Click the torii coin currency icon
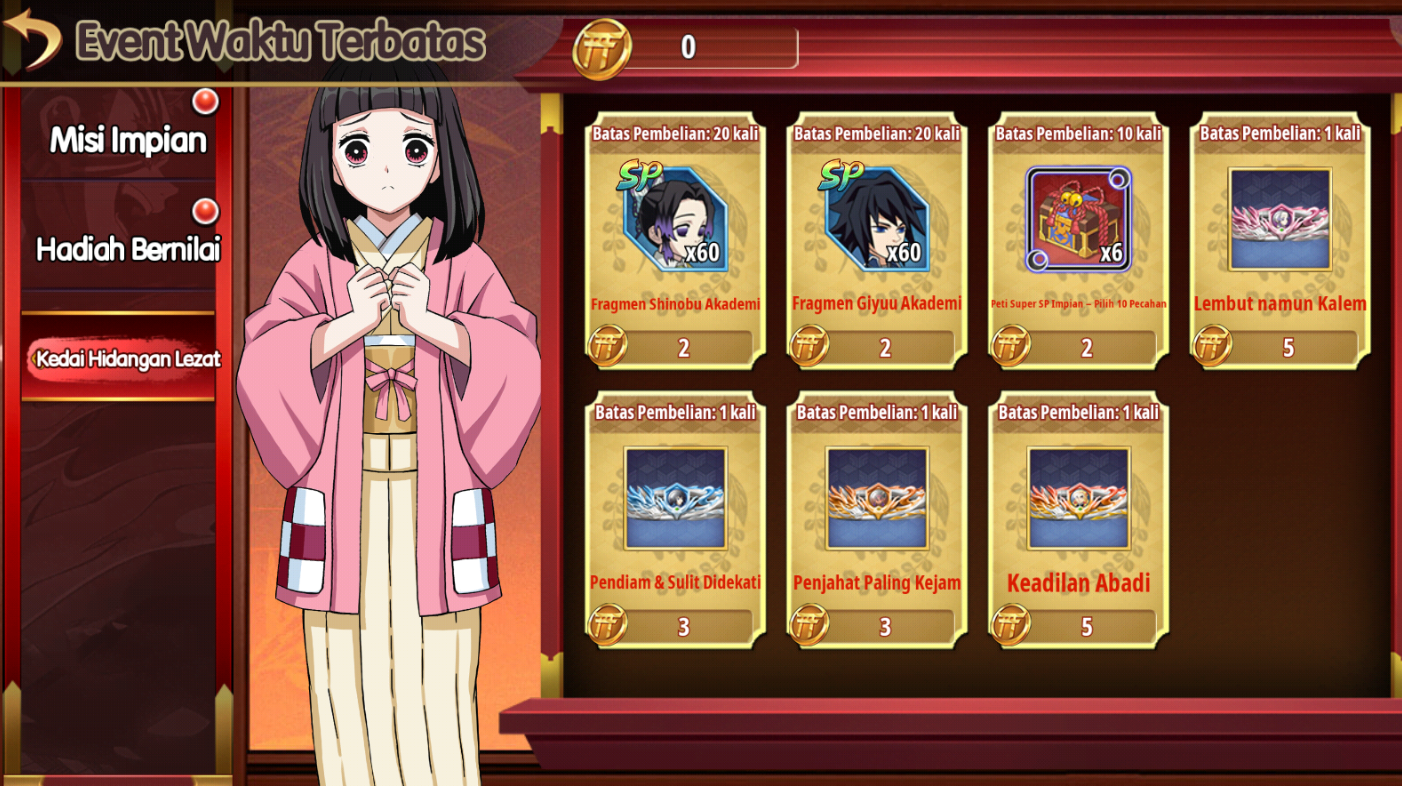The image size is (1402, 786). point(602,49)
